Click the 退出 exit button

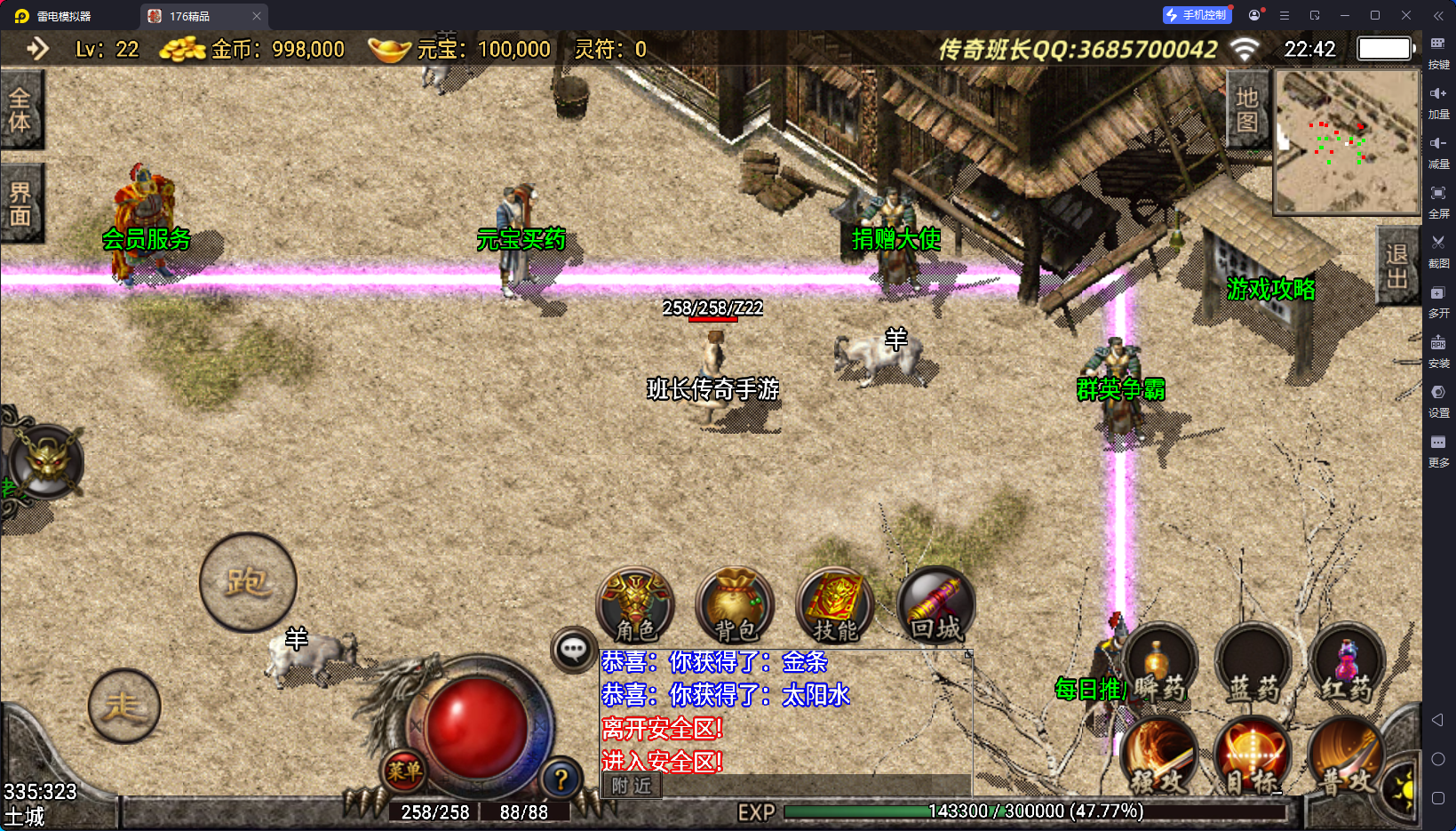1396,266
